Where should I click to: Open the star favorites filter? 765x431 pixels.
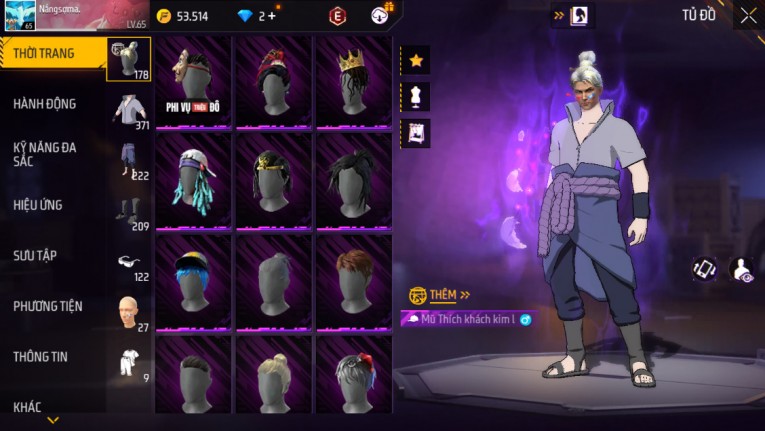pyautogui.click(x=416, y=61)
